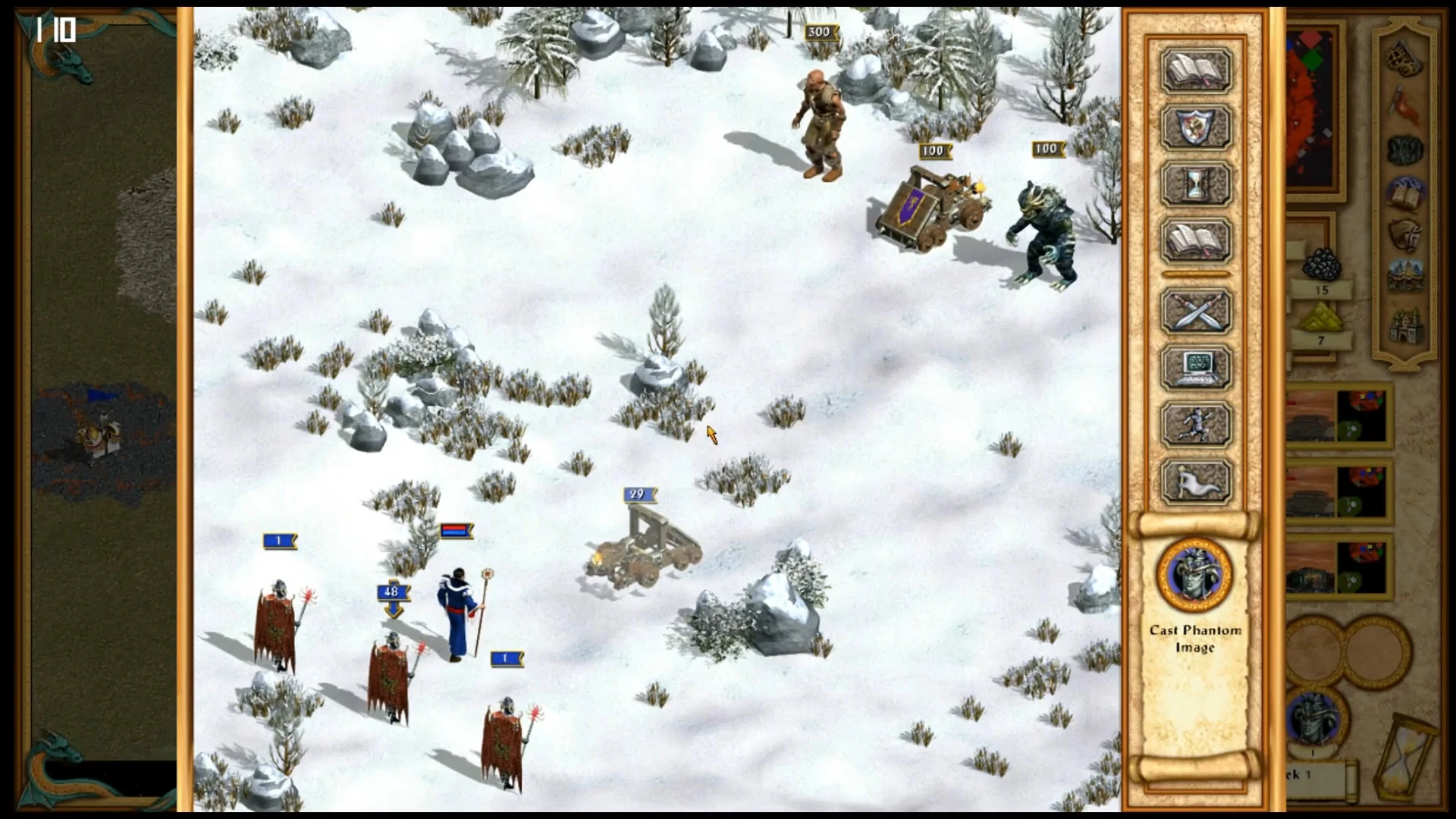Click the horse head icon on the right panel
1456x819 pixels.
[x=1406, y=234]
